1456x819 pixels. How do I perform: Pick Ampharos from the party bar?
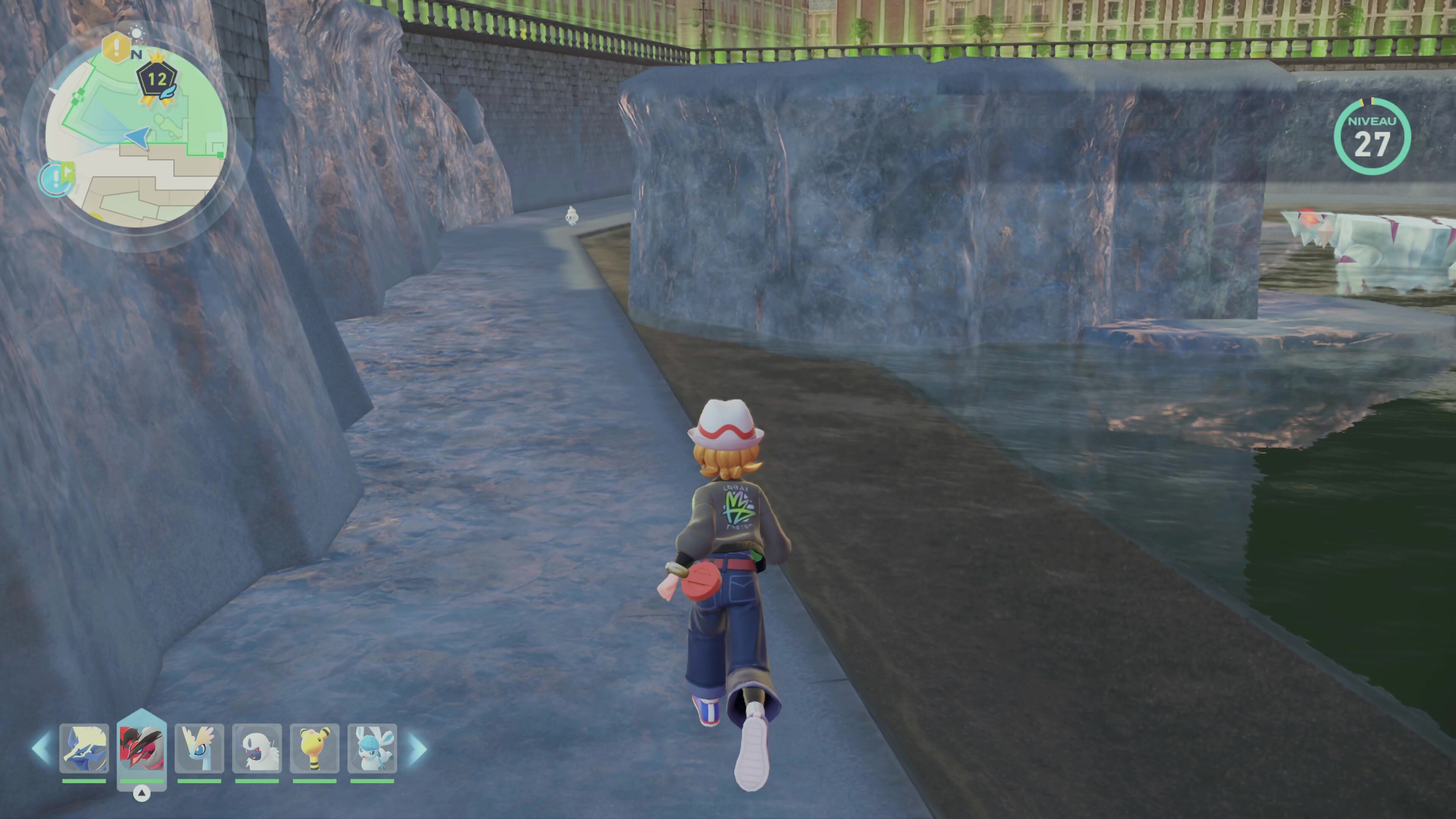click(315, 748)
